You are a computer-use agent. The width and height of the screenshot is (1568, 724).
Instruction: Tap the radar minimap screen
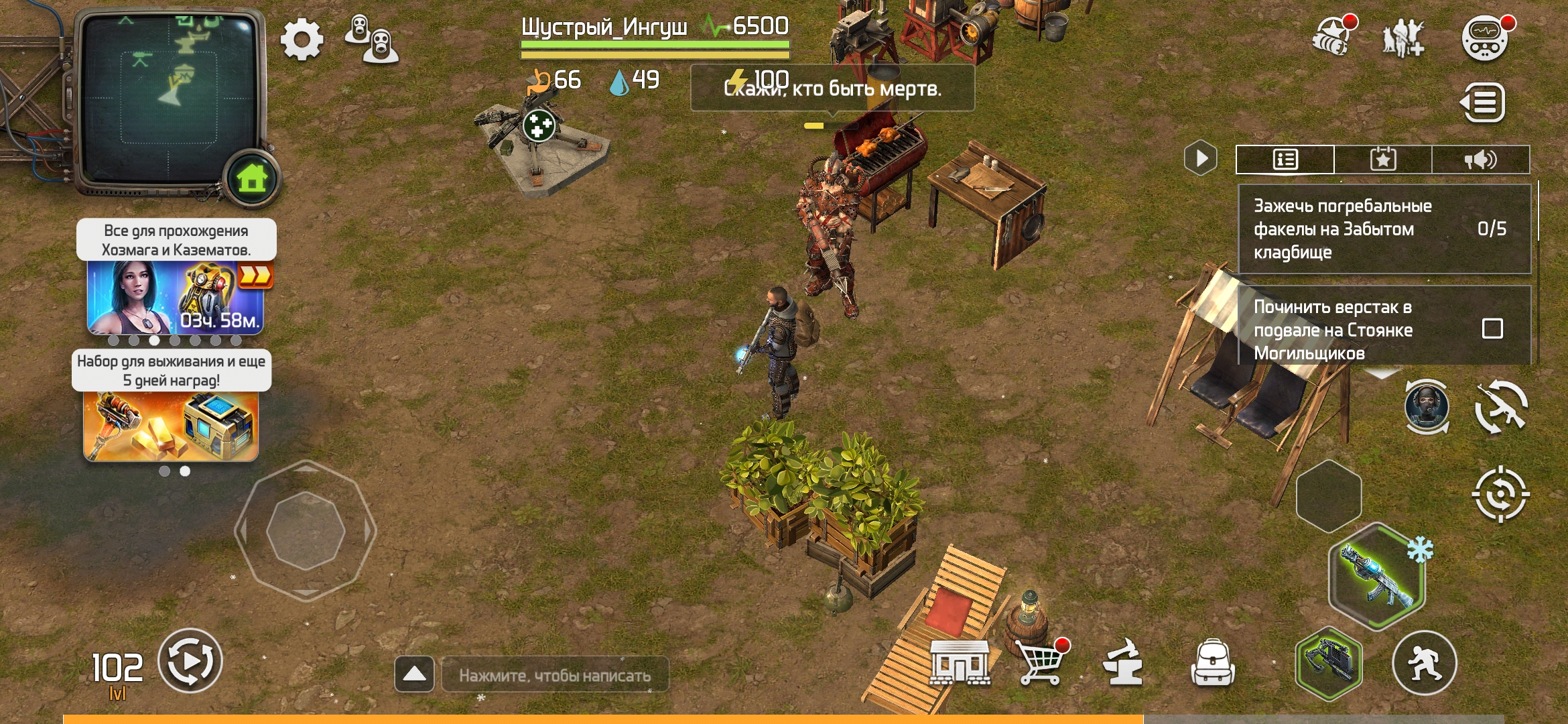168,94
